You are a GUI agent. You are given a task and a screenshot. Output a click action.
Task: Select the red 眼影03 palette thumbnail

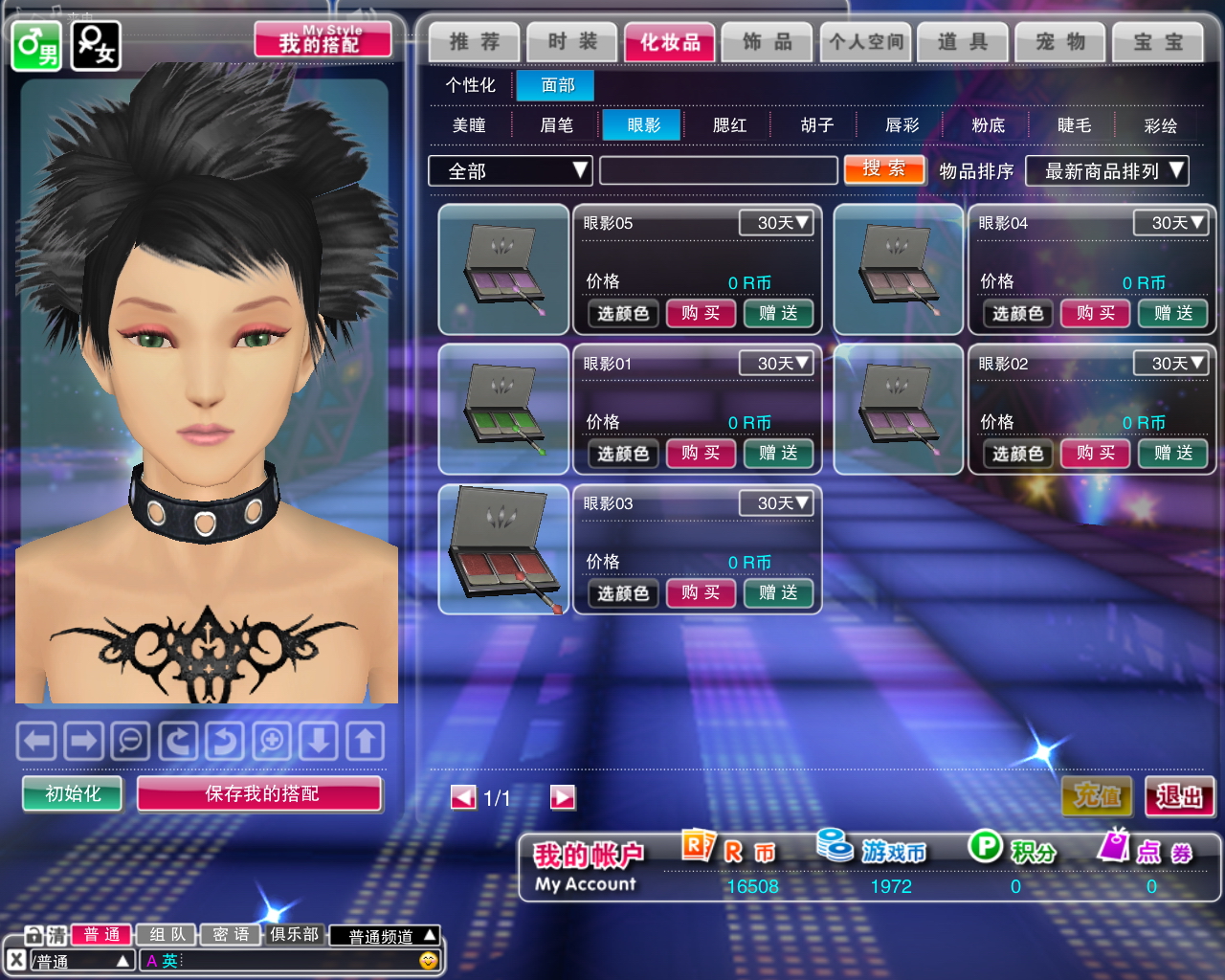[x=503, y=549]
